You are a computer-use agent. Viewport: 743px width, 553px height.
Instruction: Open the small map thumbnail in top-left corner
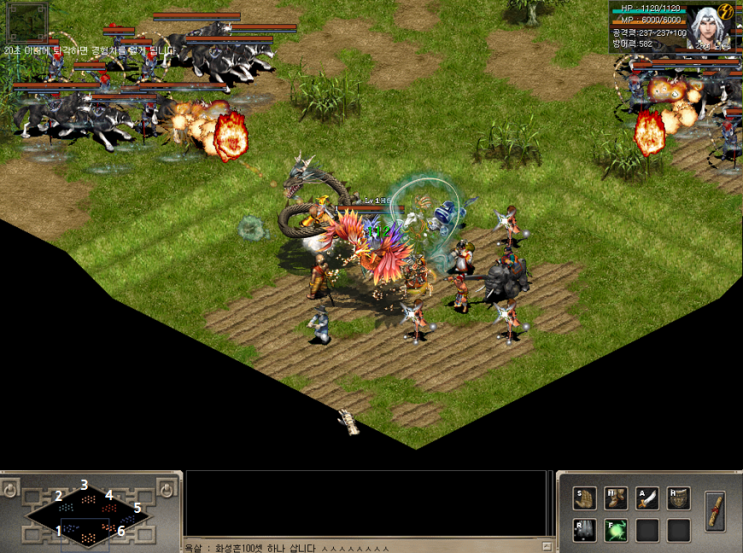click(x=27, y=20)
